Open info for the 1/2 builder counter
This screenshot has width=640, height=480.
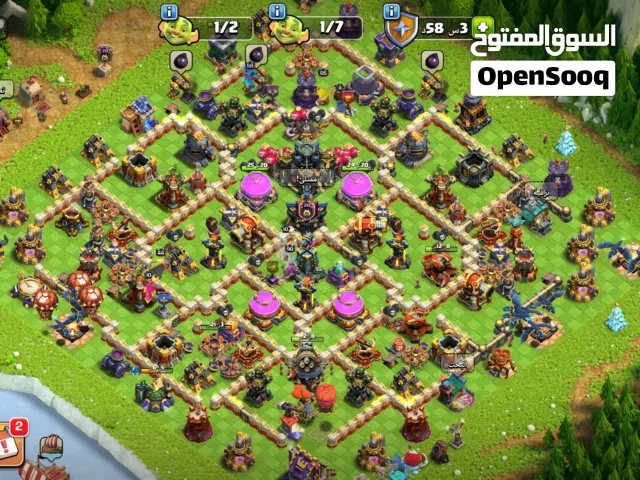(170, 12)
